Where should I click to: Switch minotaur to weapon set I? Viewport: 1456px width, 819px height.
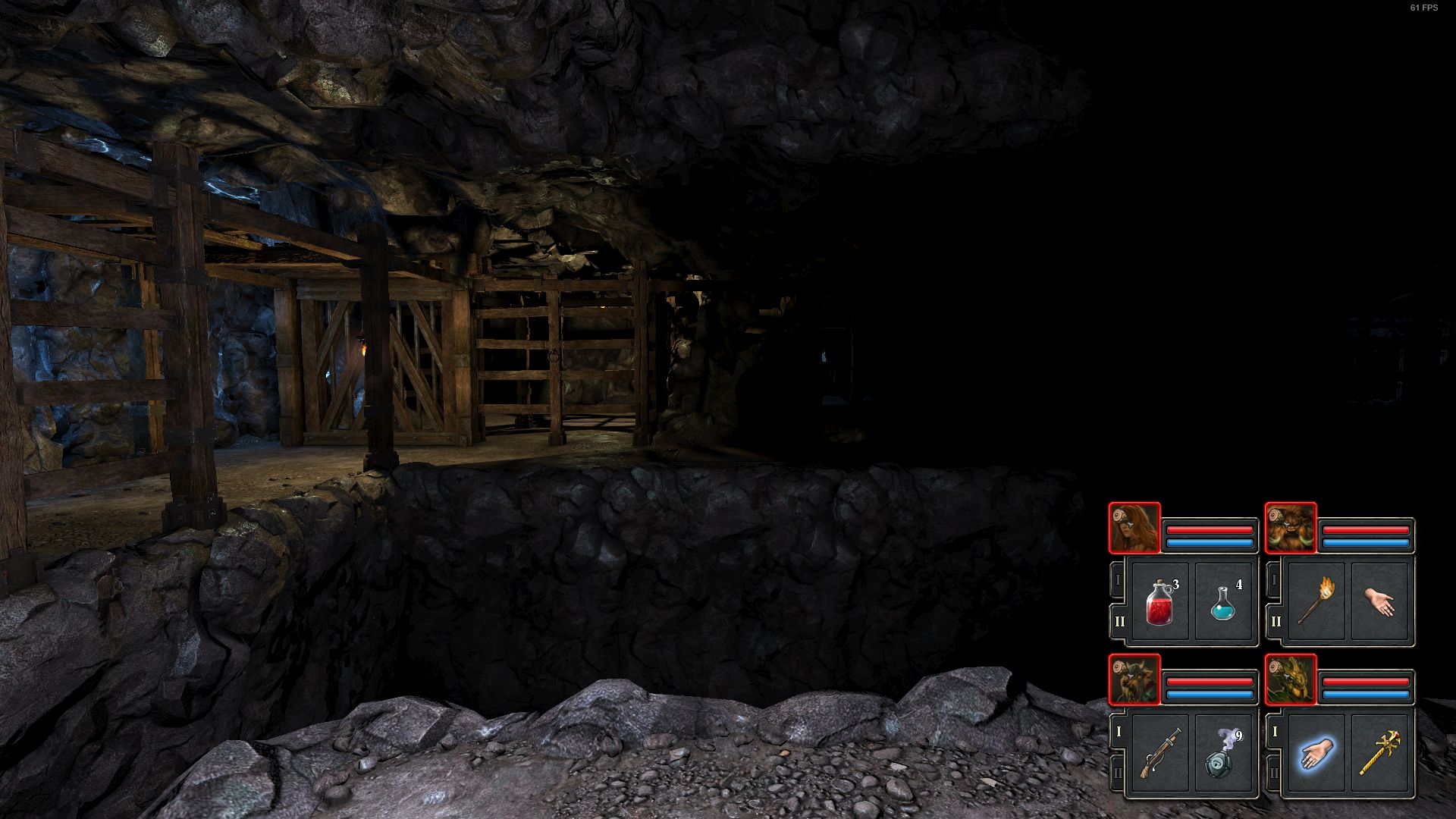point(1275,581)
